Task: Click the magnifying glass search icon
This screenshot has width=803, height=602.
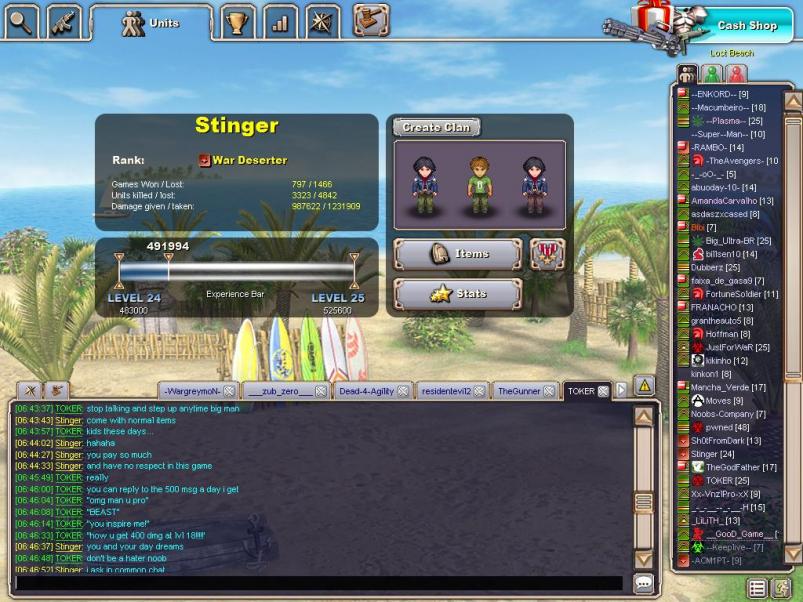Action: pyautogui.click(x=22, y=19)
